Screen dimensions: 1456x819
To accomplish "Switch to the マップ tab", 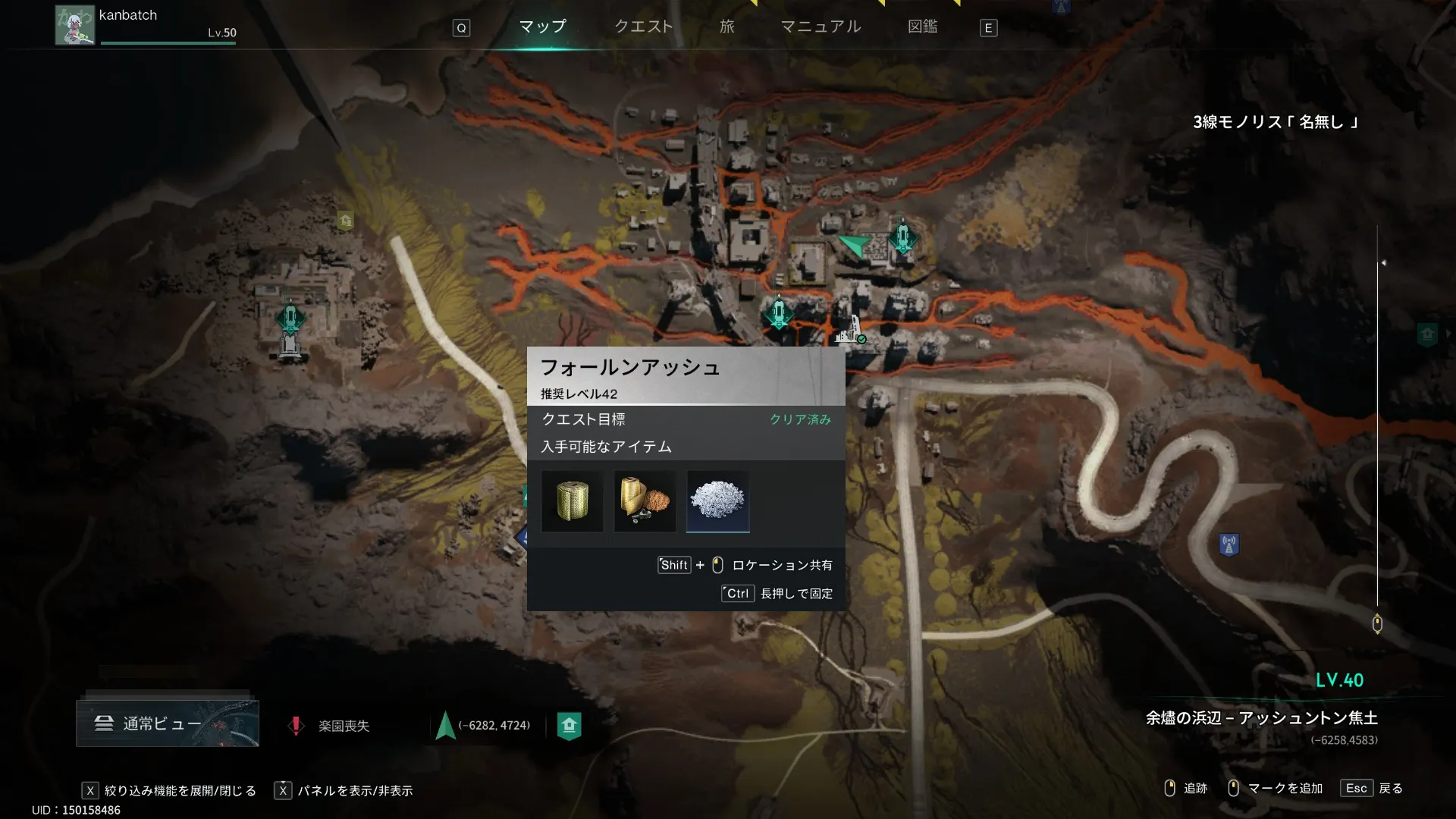I will coord(542,27).
